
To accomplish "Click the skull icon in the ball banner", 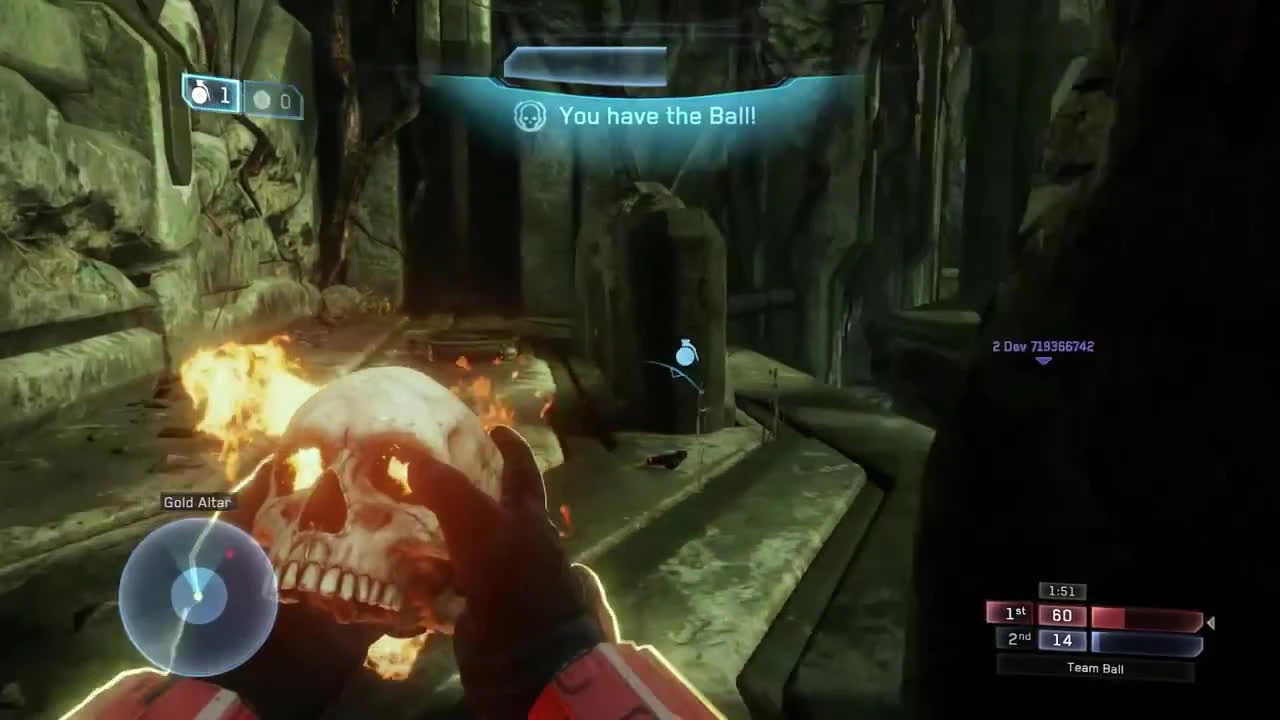I will pyautogui.click(x=529, y=116).
